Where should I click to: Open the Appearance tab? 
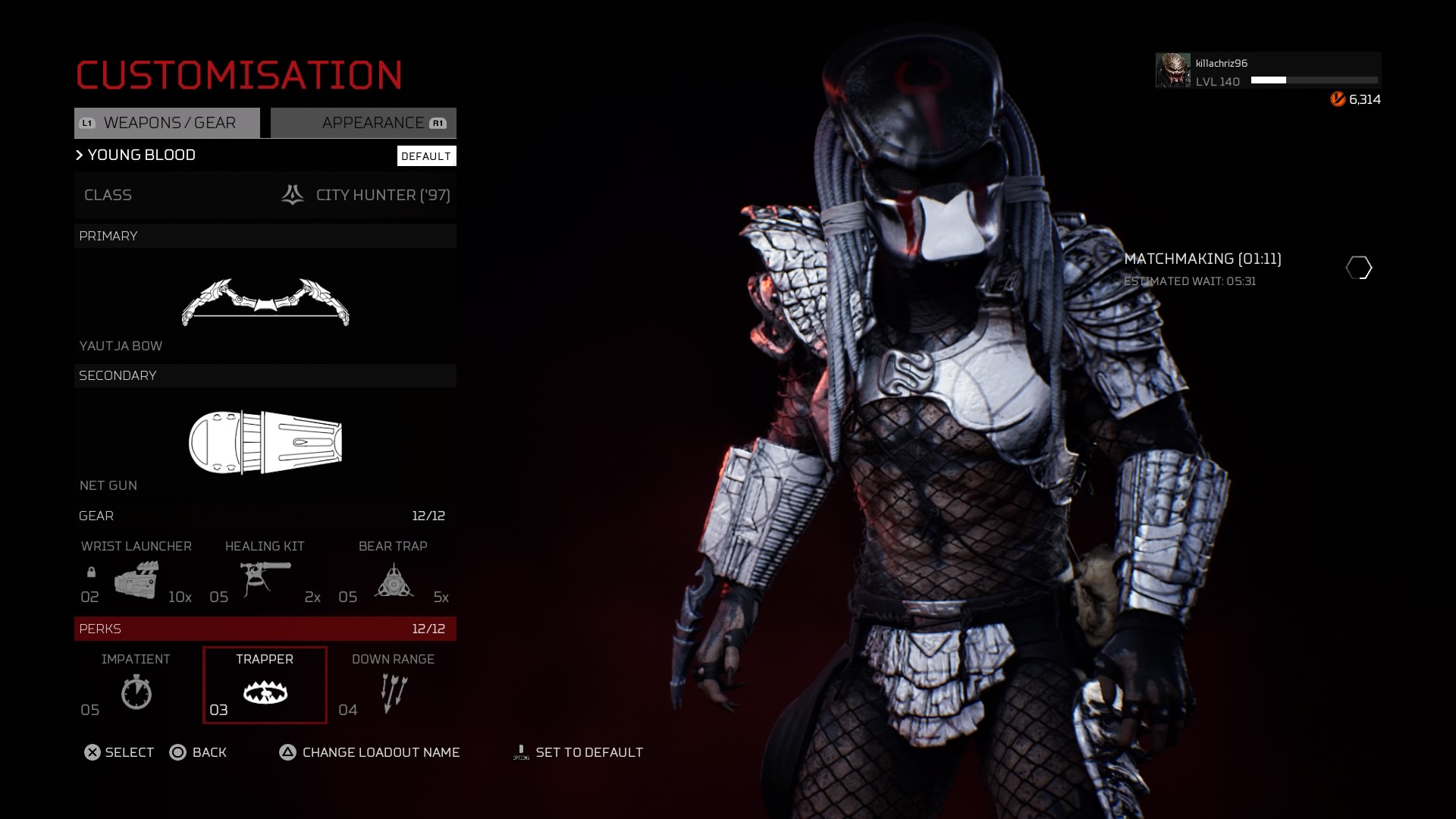(x=364, y=123)
